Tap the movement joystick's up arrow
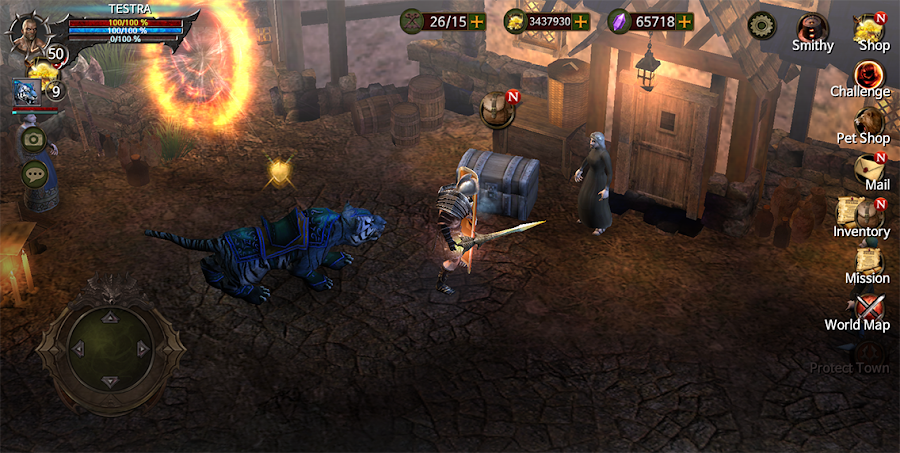 (109, 317)
